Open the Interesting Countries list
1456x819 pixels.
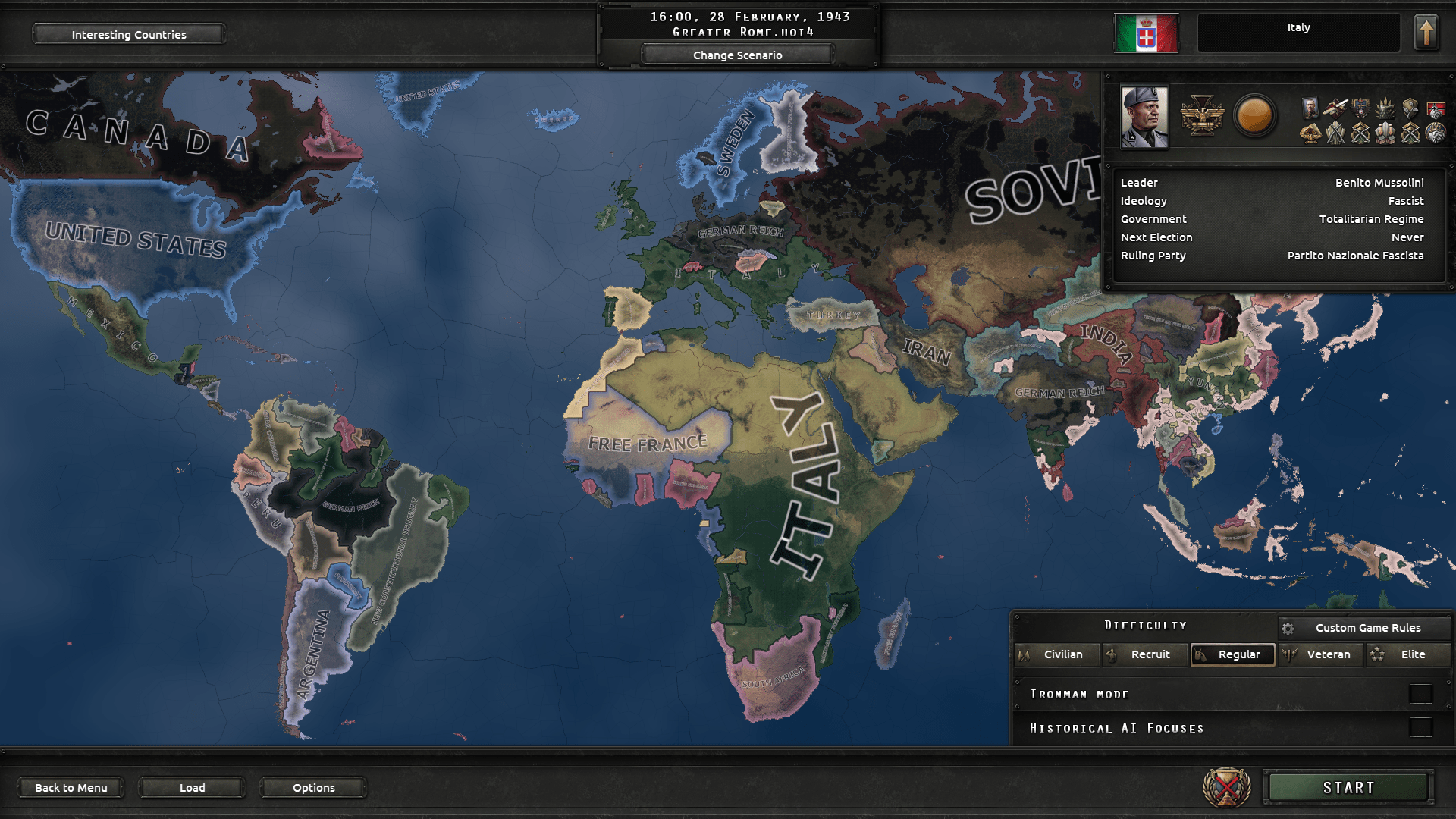click(x=128, y=34)
